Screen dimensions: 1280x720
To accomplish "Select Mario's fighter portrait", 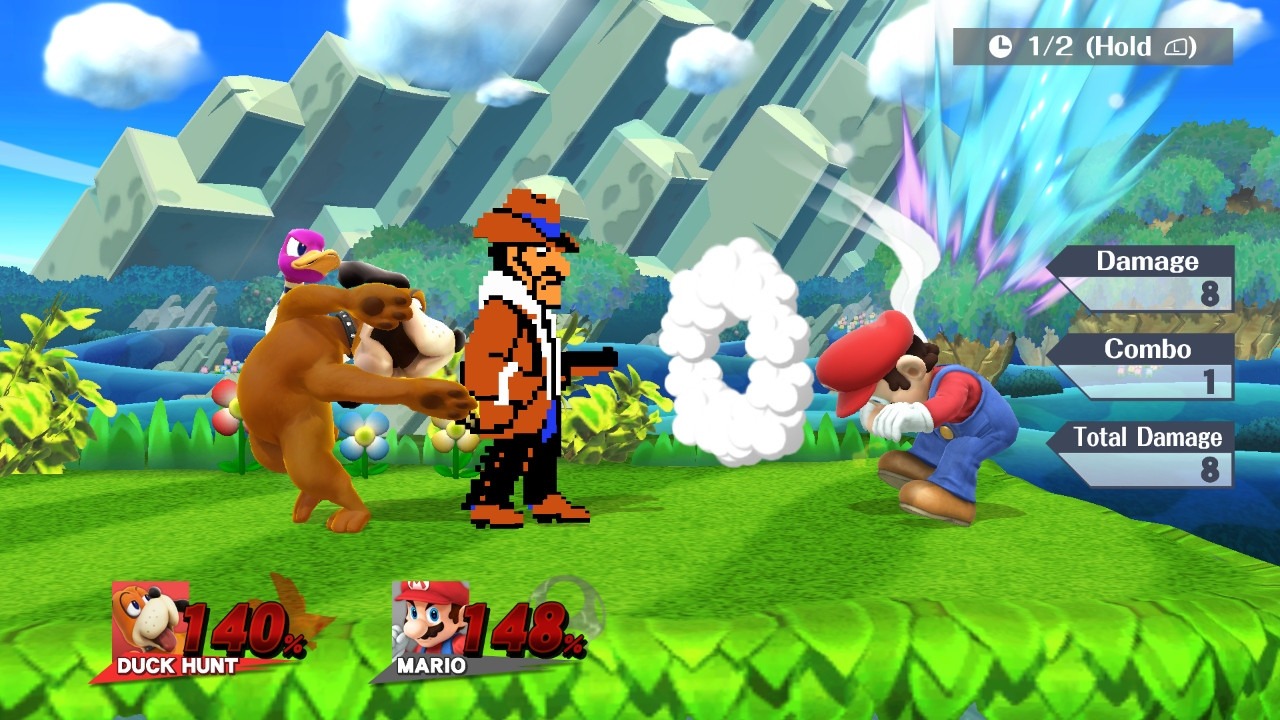I will coord(428,620).
